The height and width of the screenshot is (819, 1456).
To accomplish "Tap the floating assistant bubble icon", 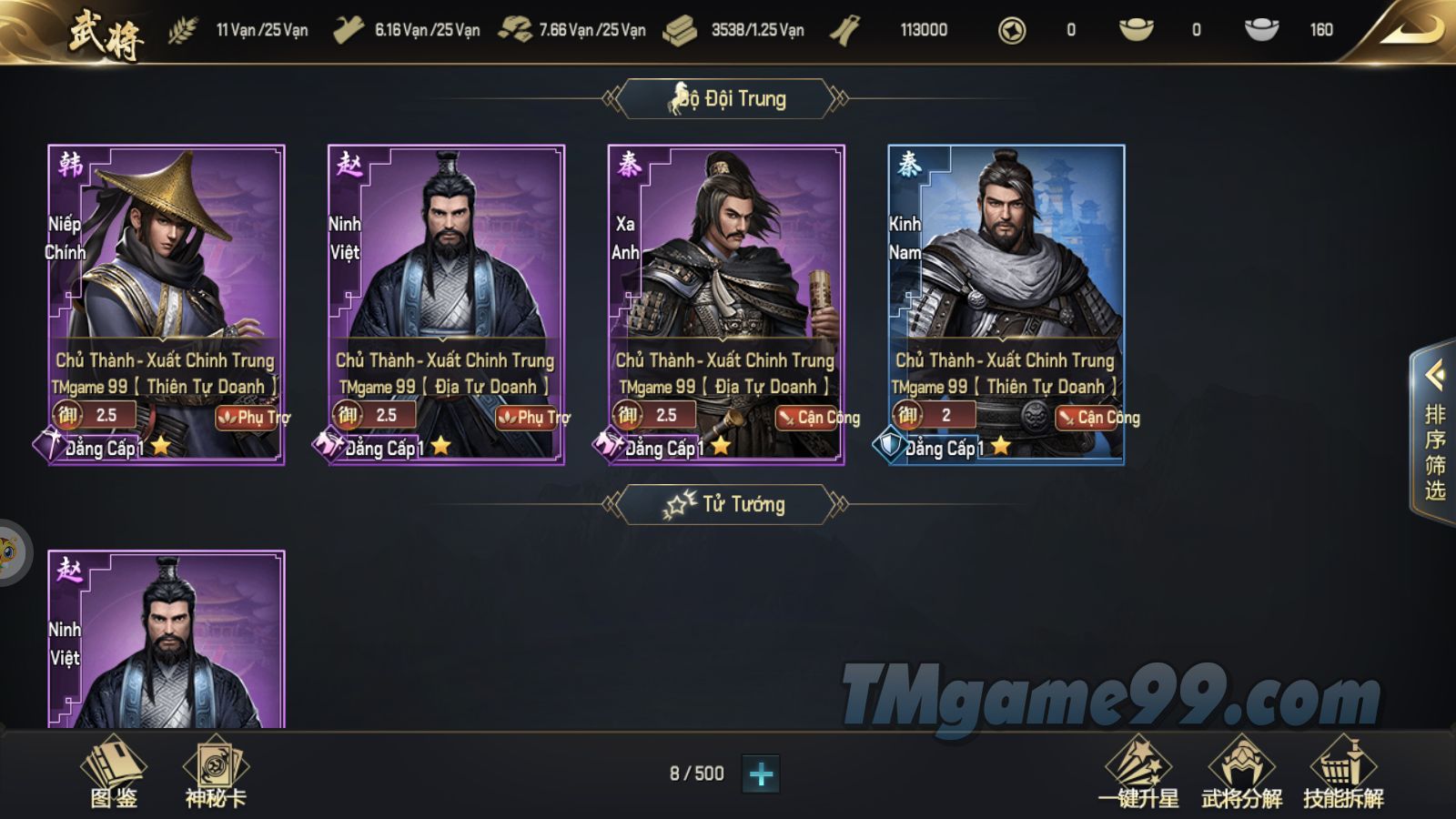I will pos(9,551).
